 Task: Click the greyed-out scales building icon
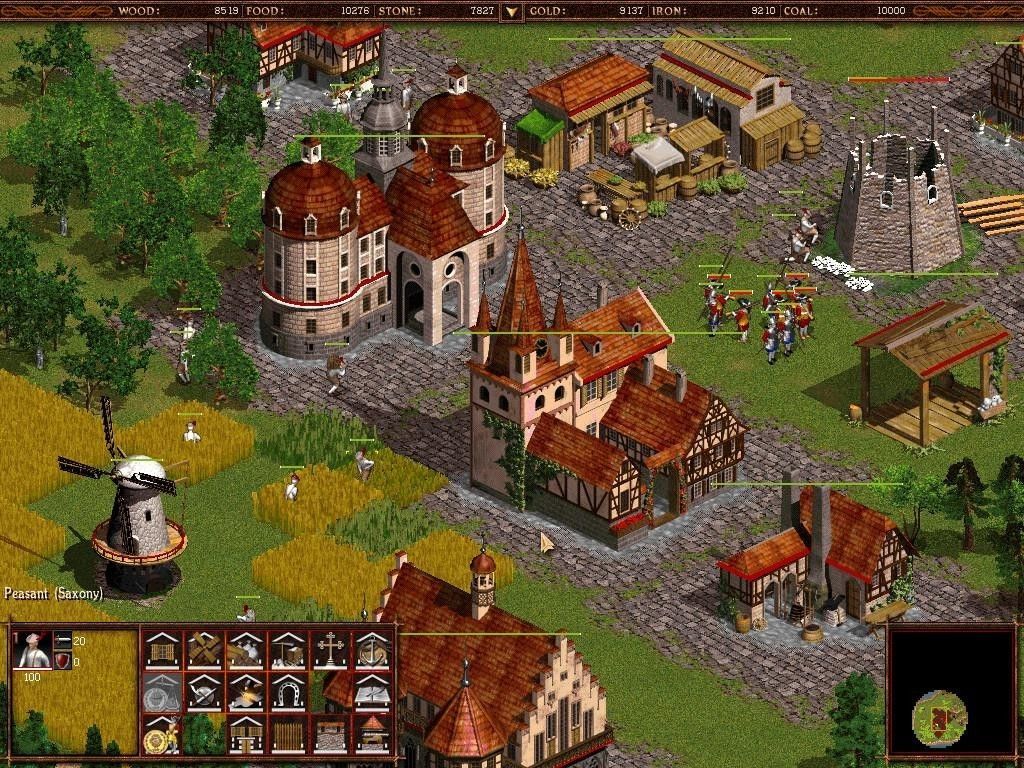pos(161,692)
